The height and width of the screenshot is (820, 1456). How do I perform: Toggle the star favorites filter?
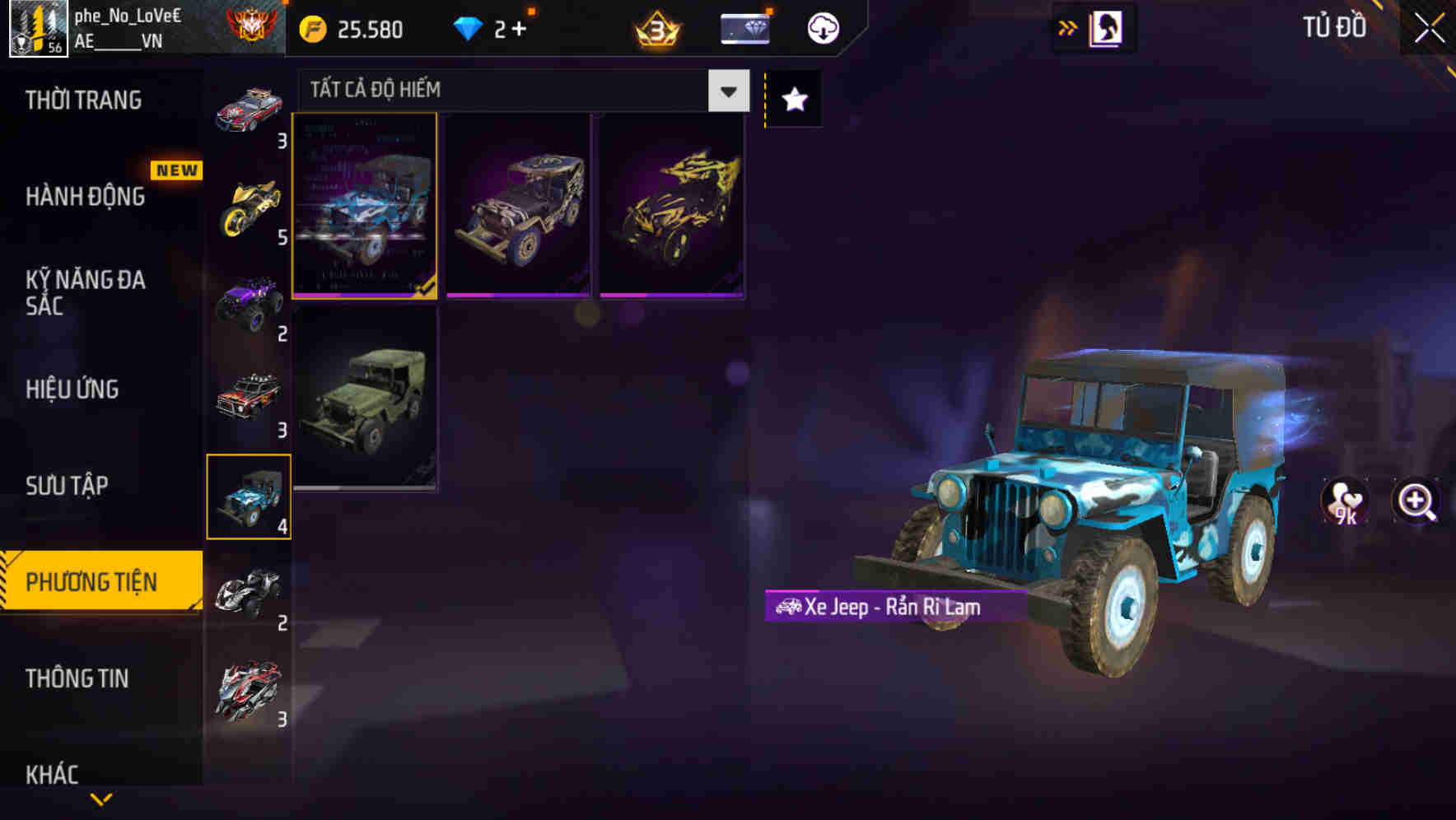pos(793,99)
